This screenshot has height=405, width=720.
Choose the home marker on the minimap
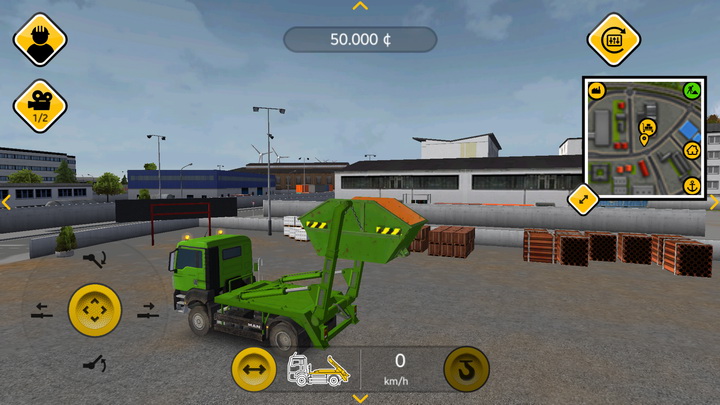click(691, 151)
